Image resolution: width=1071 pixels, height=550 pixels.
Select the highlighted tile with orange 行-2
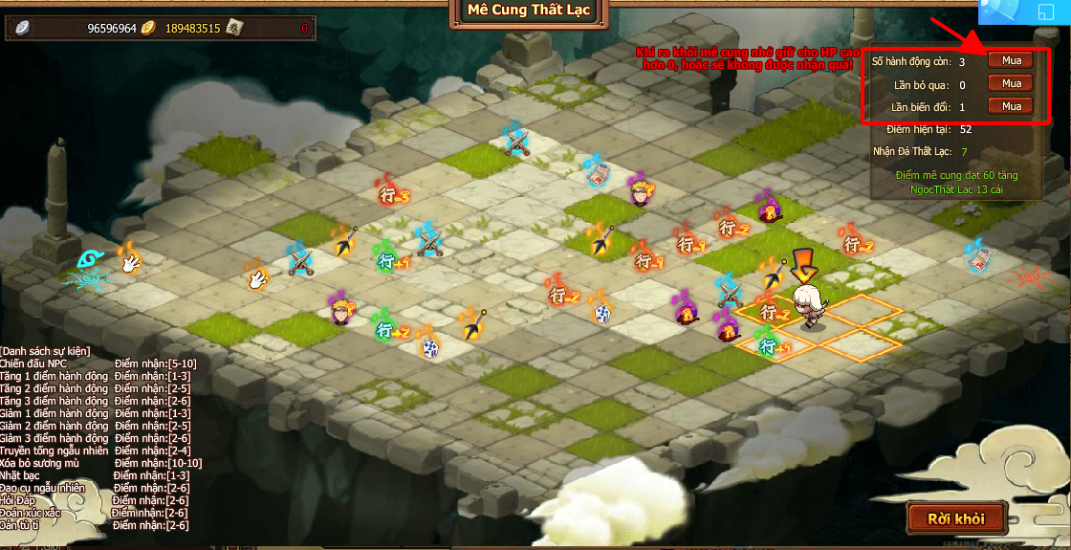pyautogui.click(x=771, y=313)
